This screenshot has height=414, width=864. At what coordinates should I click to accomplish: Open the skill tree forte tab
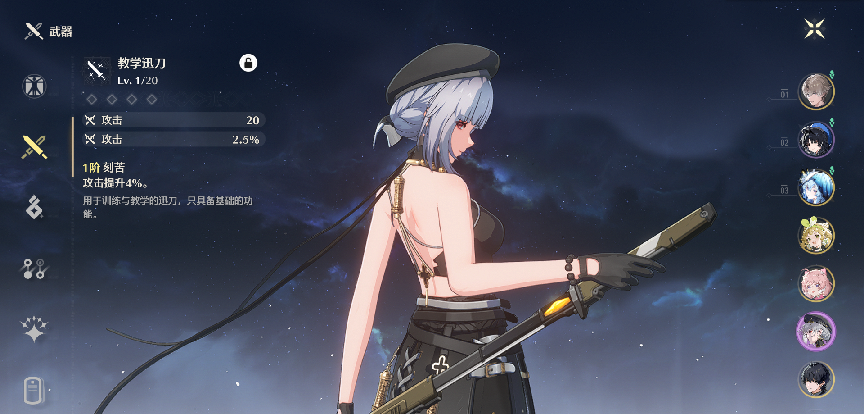point(35,268)
